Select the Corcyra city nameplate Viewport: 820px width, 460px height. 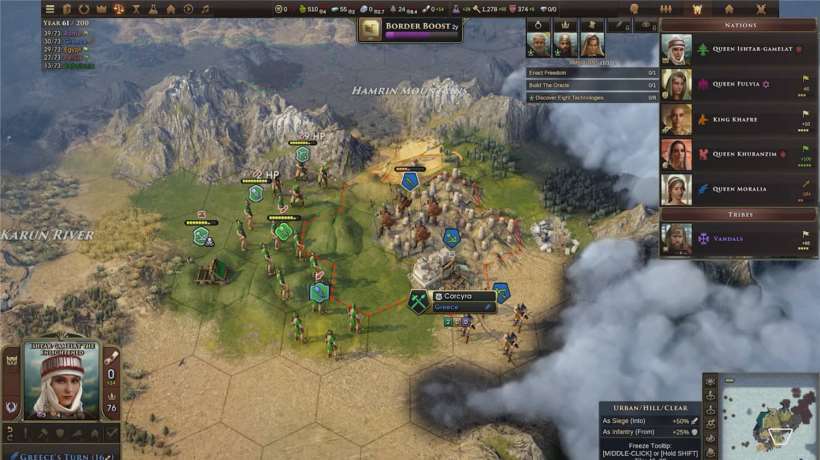click(463, 297)
